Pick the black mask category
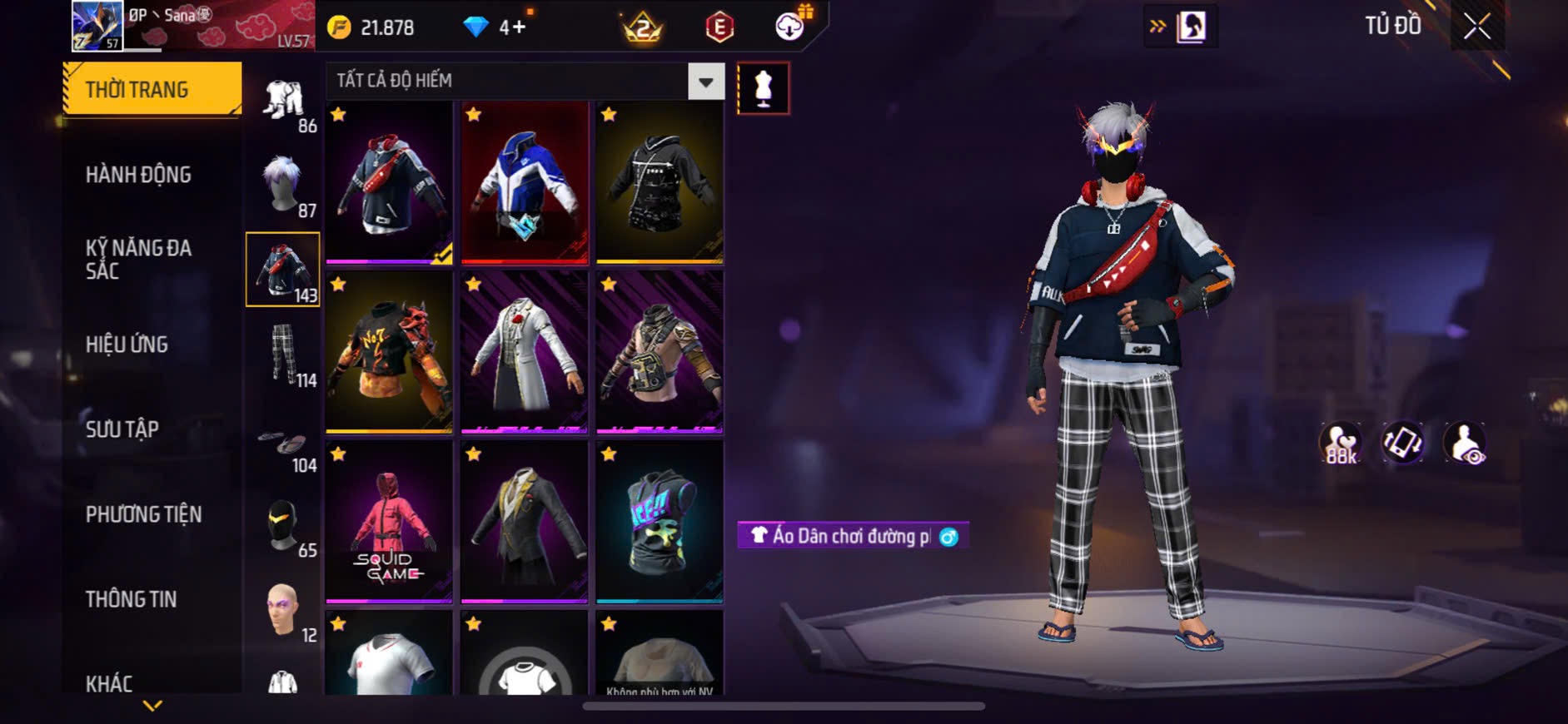Viewport: 1568px width, 724px height. pyautogui.click(x=283, y=526)
